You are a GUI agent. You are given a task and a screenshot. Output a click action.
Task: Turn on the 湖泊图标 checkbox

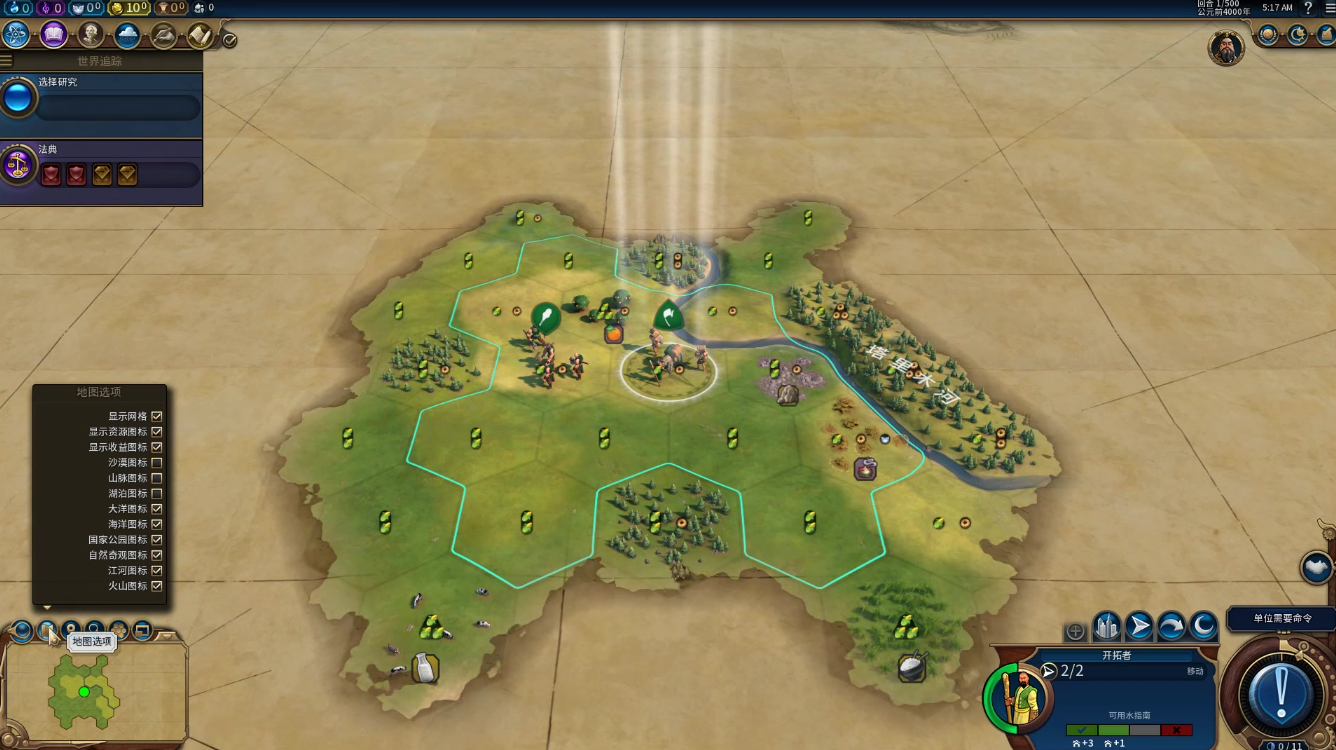click(x=157, y=493)
